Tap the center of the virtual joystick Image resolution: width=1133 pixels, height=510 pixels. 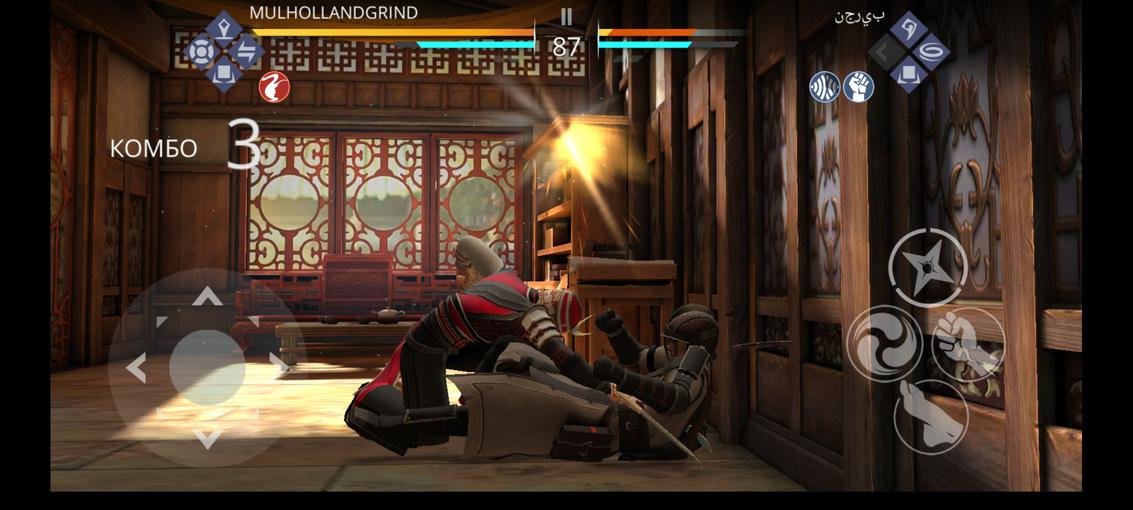coord(207,367)
